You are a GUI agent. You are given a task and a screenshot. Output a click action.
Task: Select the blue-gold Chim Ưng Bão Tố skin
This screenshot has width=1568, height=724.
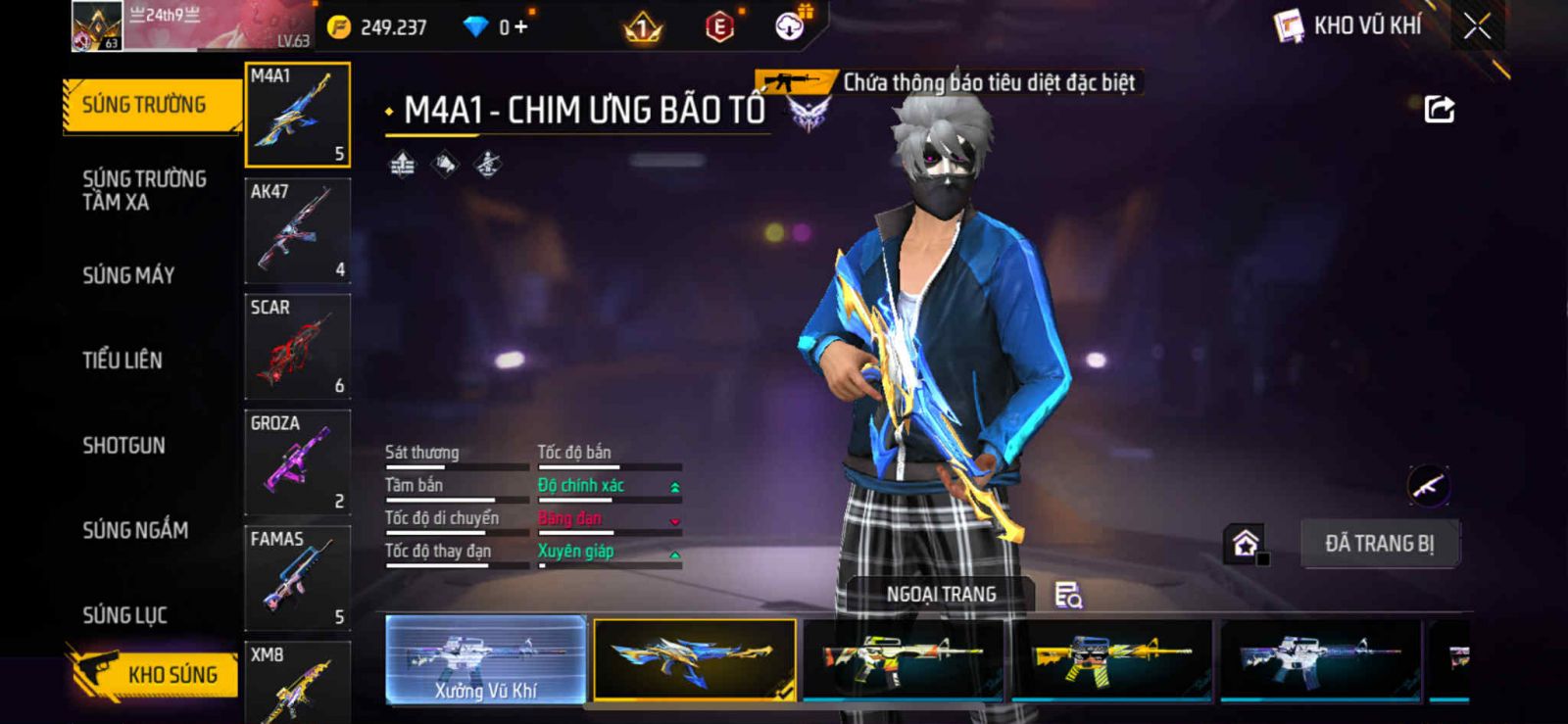click(694, 659)
